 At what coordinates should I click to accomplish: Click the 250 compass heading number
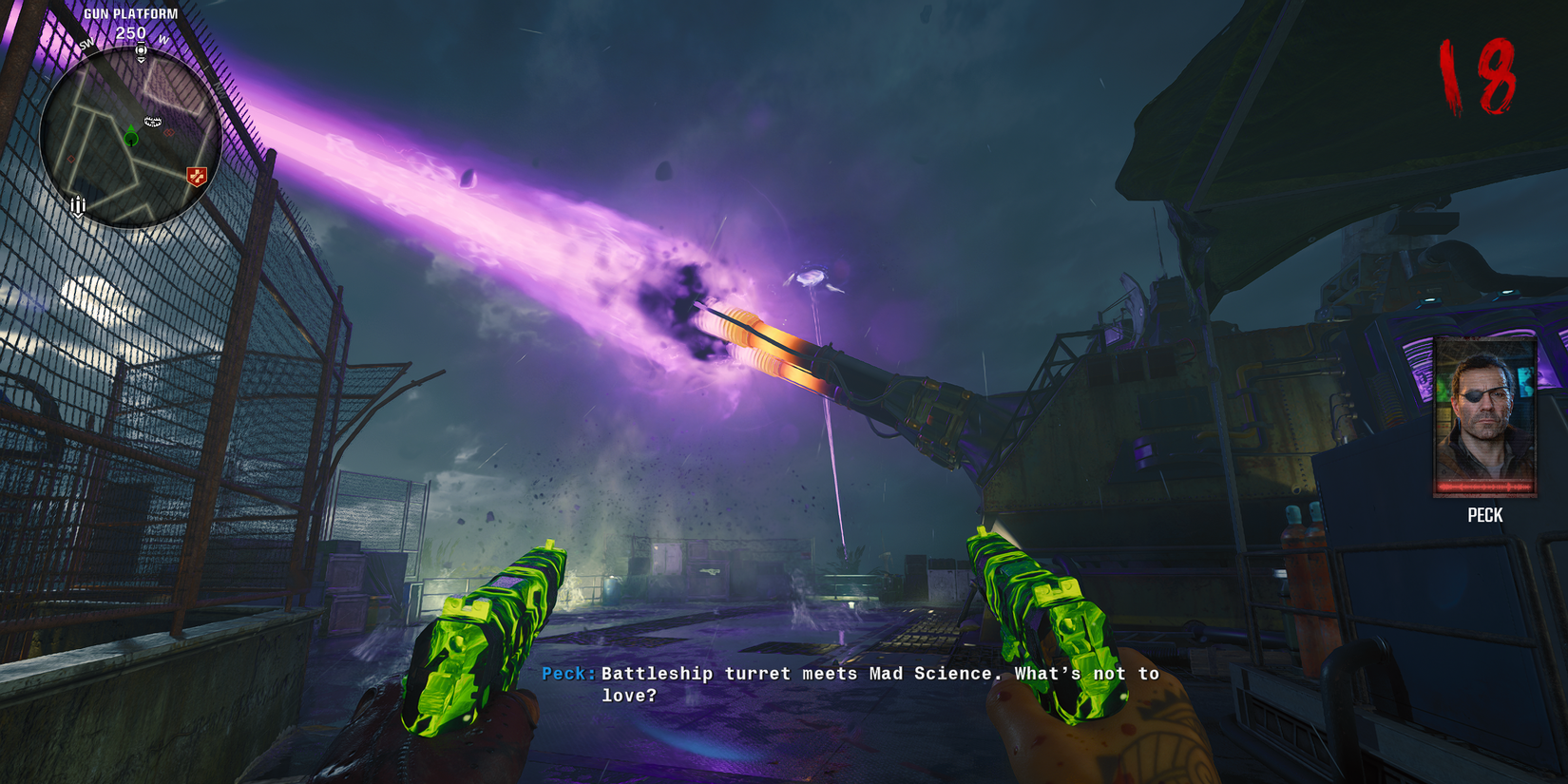129,32
